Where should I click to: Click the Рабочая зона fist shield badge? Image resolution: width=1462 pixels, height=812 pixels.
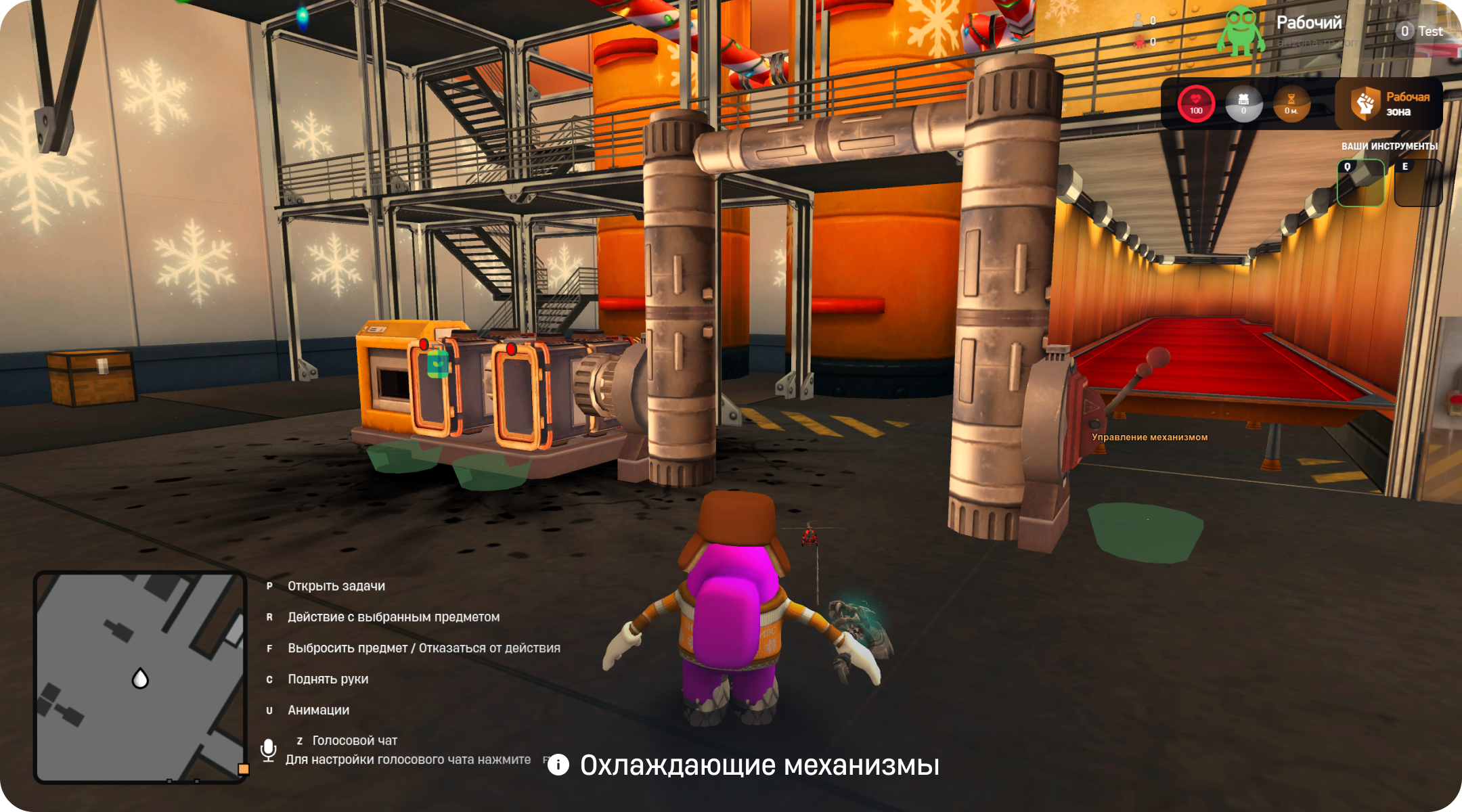[x=1365, y=104]
